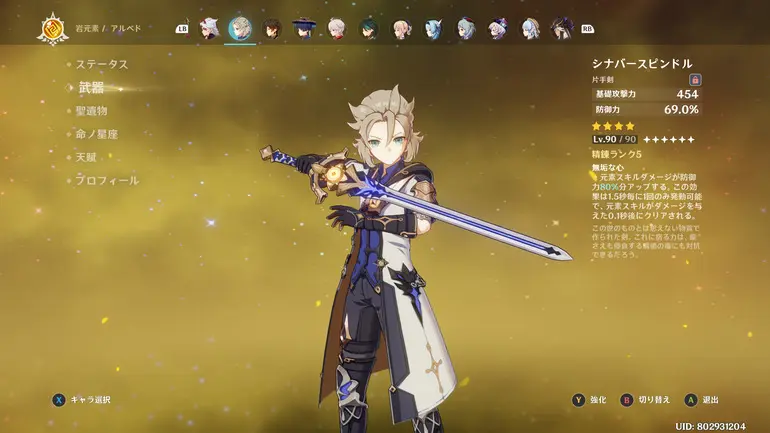Open the プロフィール profile entry
This screenshot has height=433, width=770.
tap(105, 181)
